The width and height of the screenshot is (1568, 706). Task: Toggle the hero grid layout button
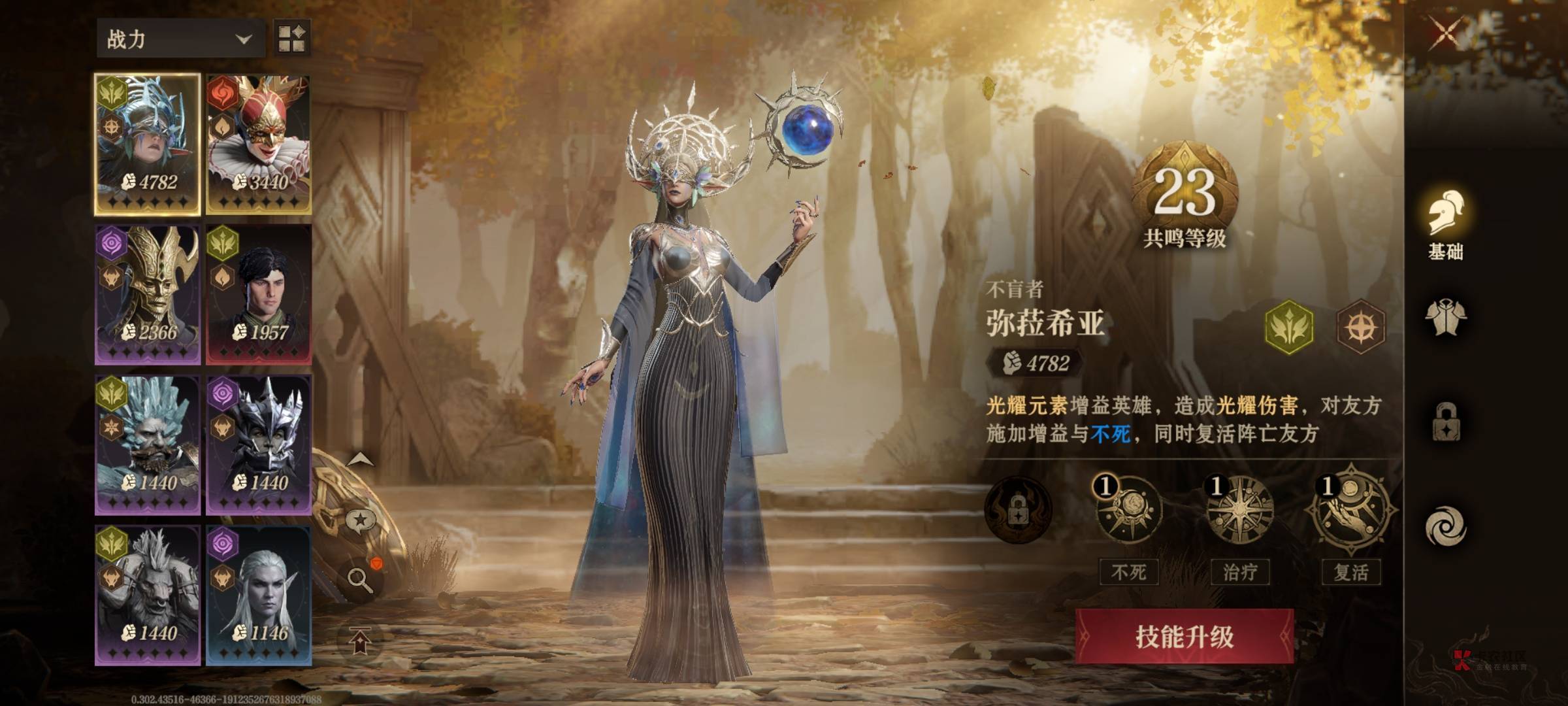291,38
